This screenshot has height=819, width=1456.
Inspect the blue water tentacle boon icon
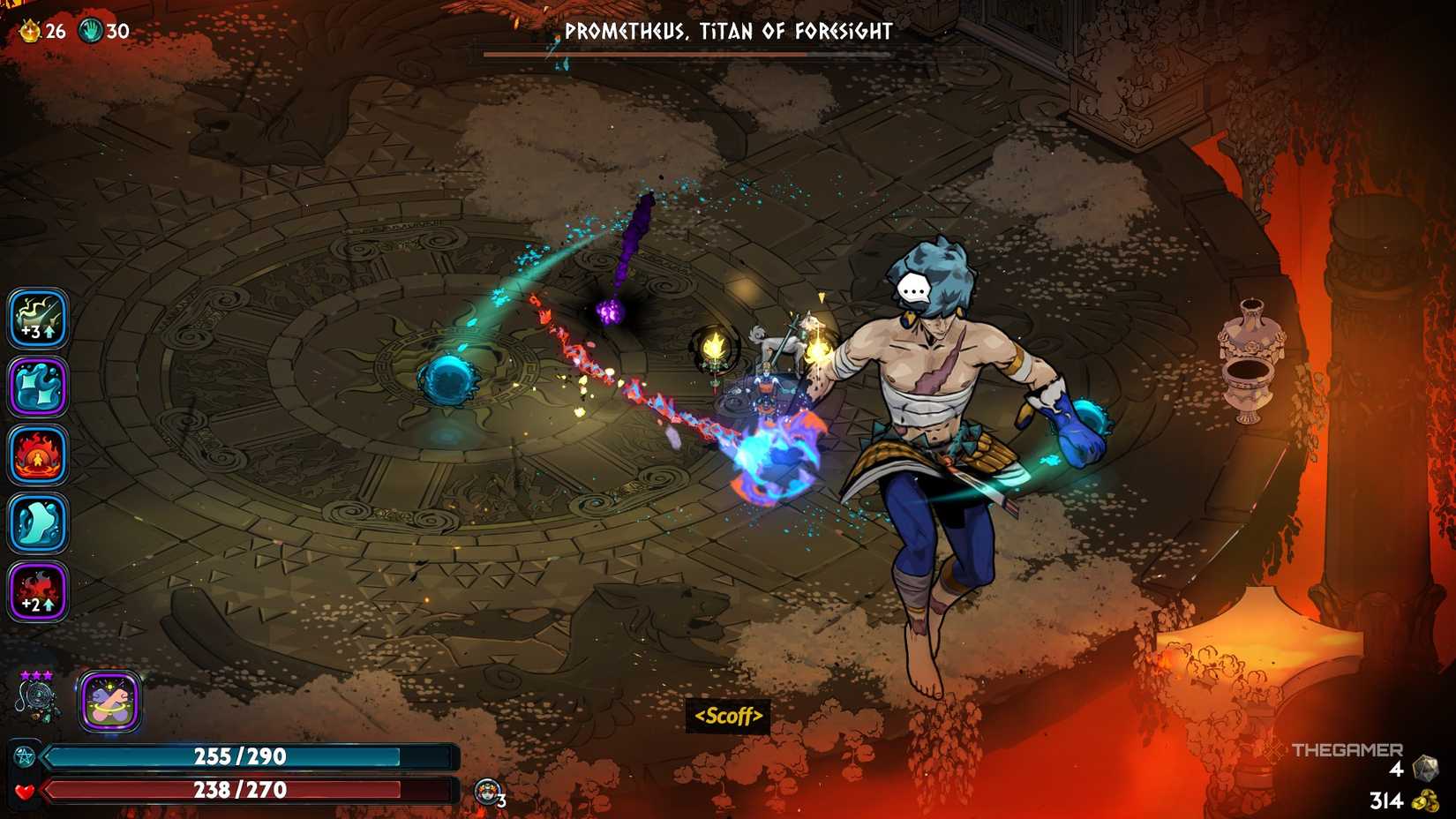click(39, 386)
